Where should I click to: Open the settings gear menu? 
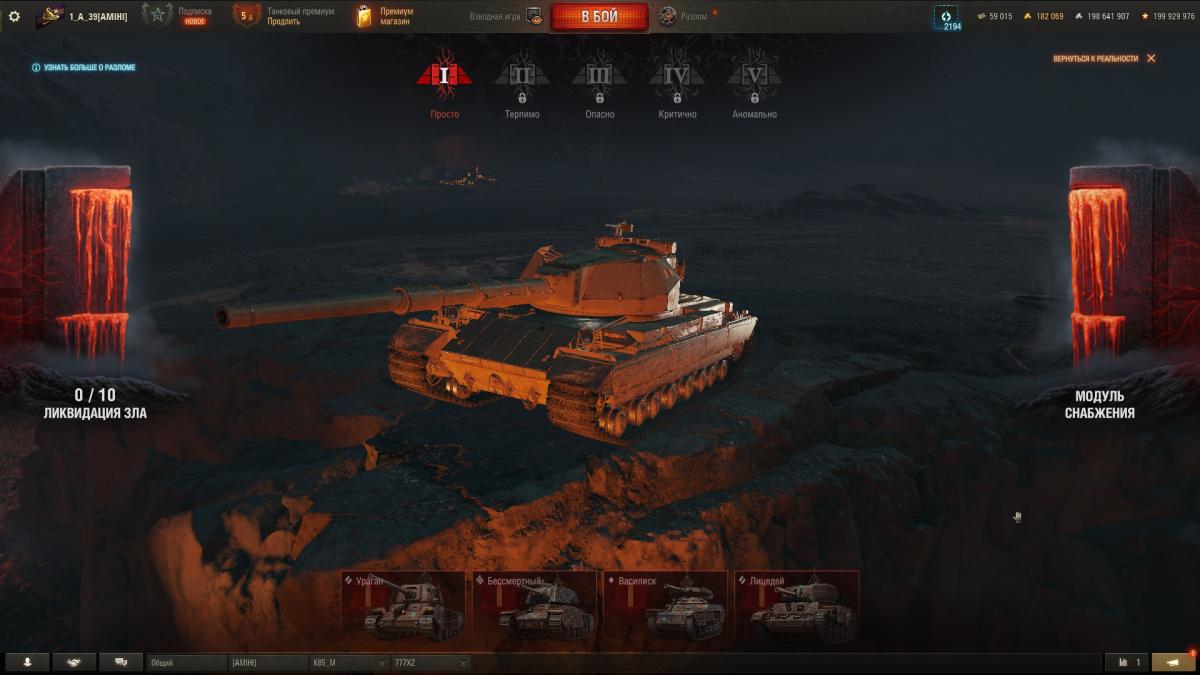tap(14, 16)
